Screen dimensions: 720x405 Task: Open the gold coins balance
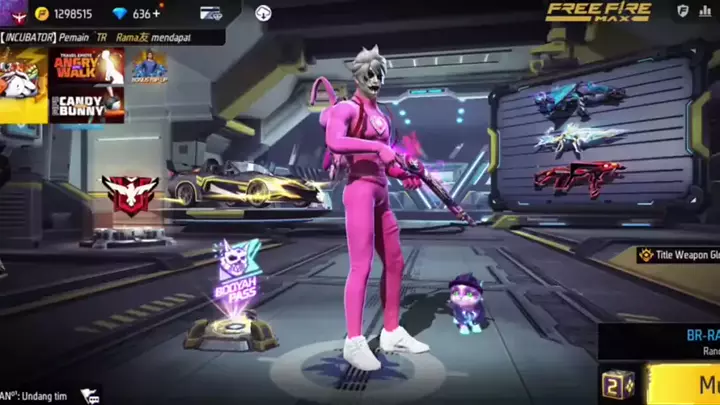65,14
